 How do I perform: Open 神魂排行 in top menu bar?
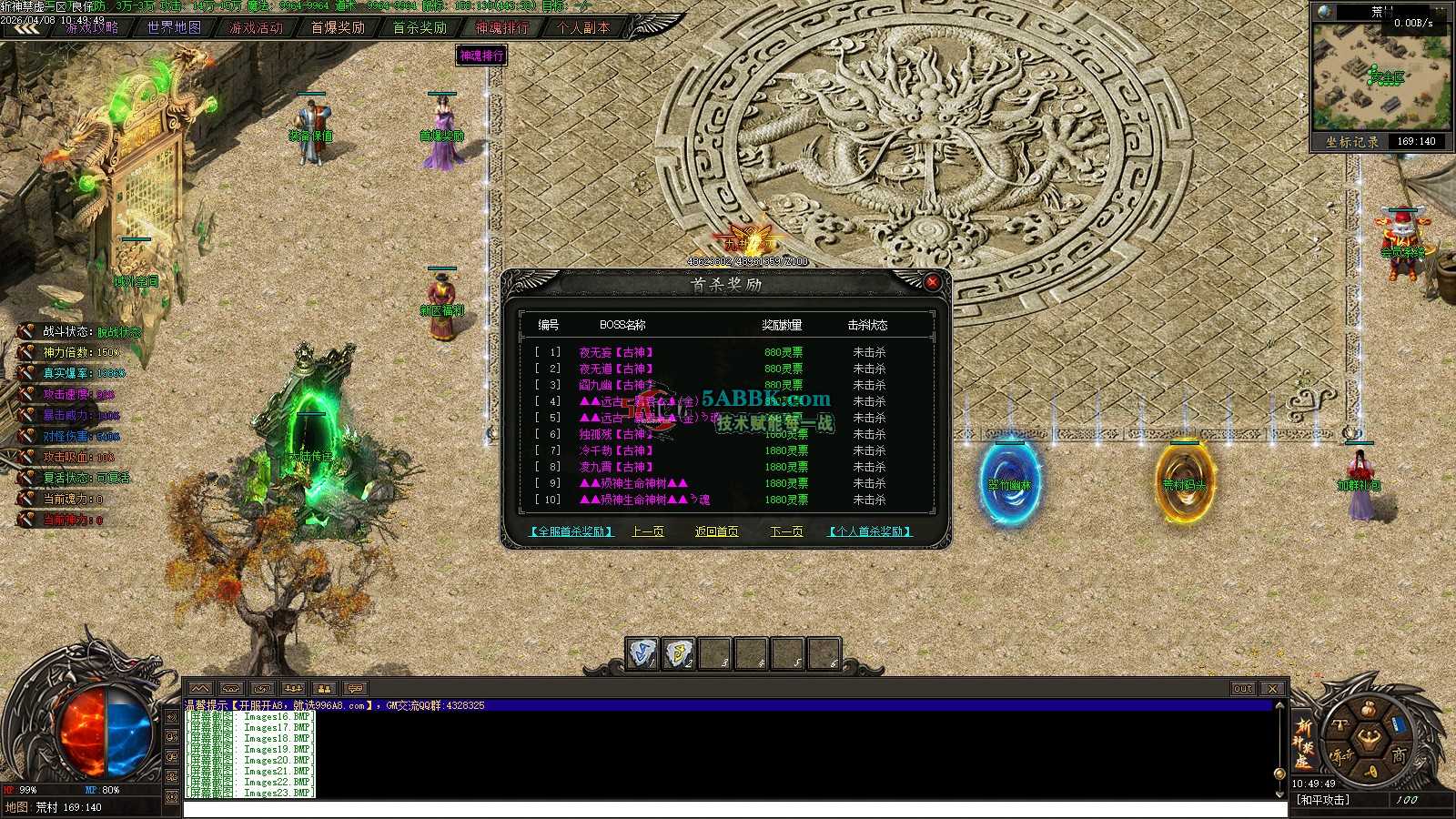click(501, 27)
